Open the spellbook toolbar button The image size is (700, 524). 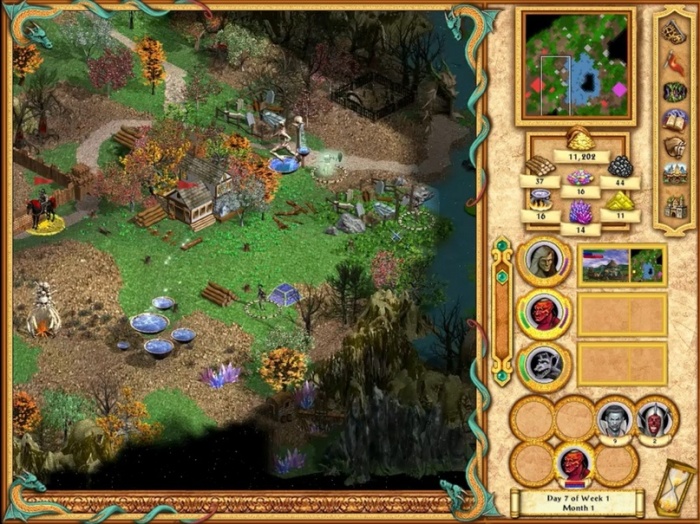coord(674,120)
